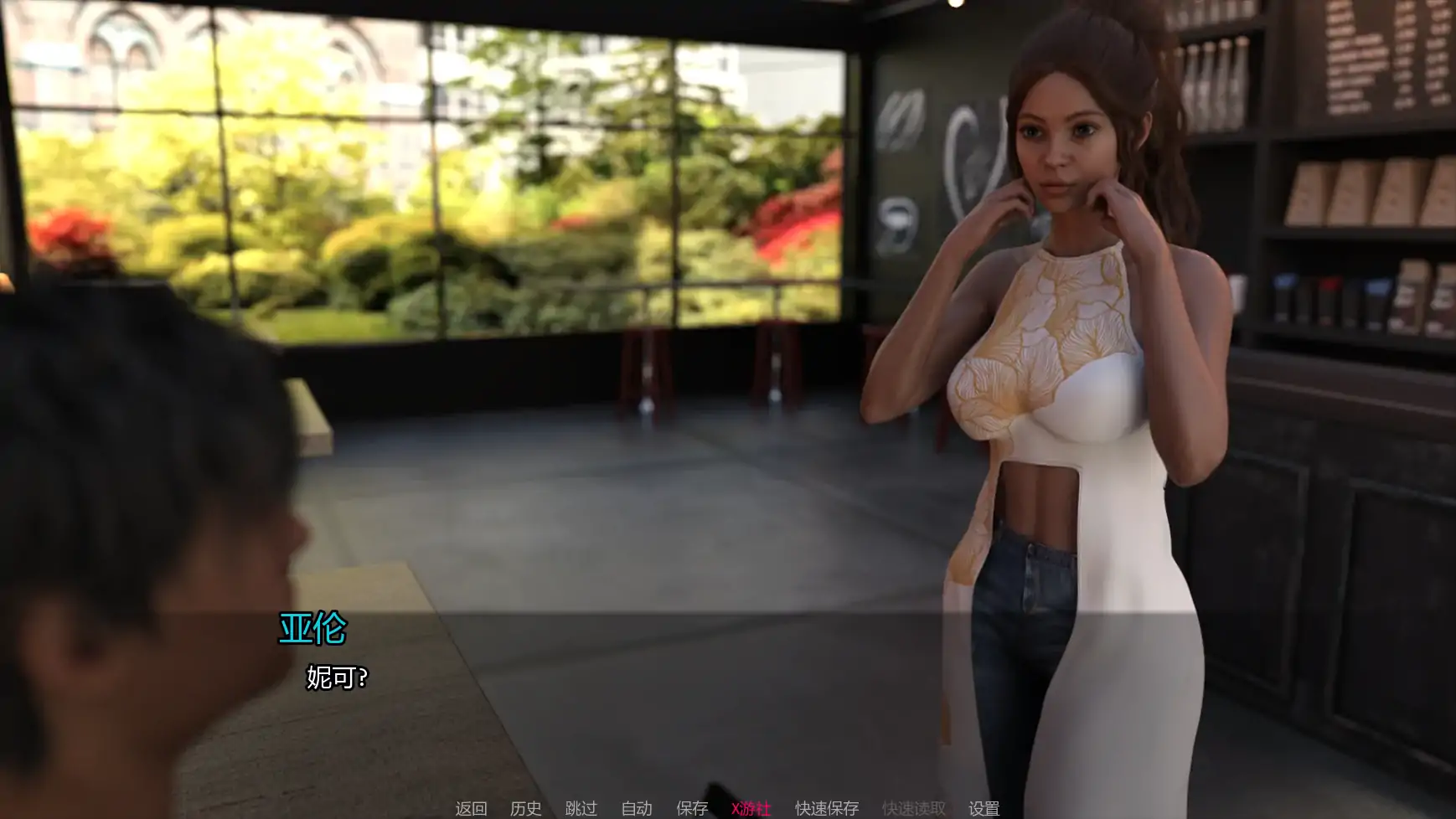The image size is (1456, 819).
Task: Open the 历史 dialogue history
Action: [526, 808]
